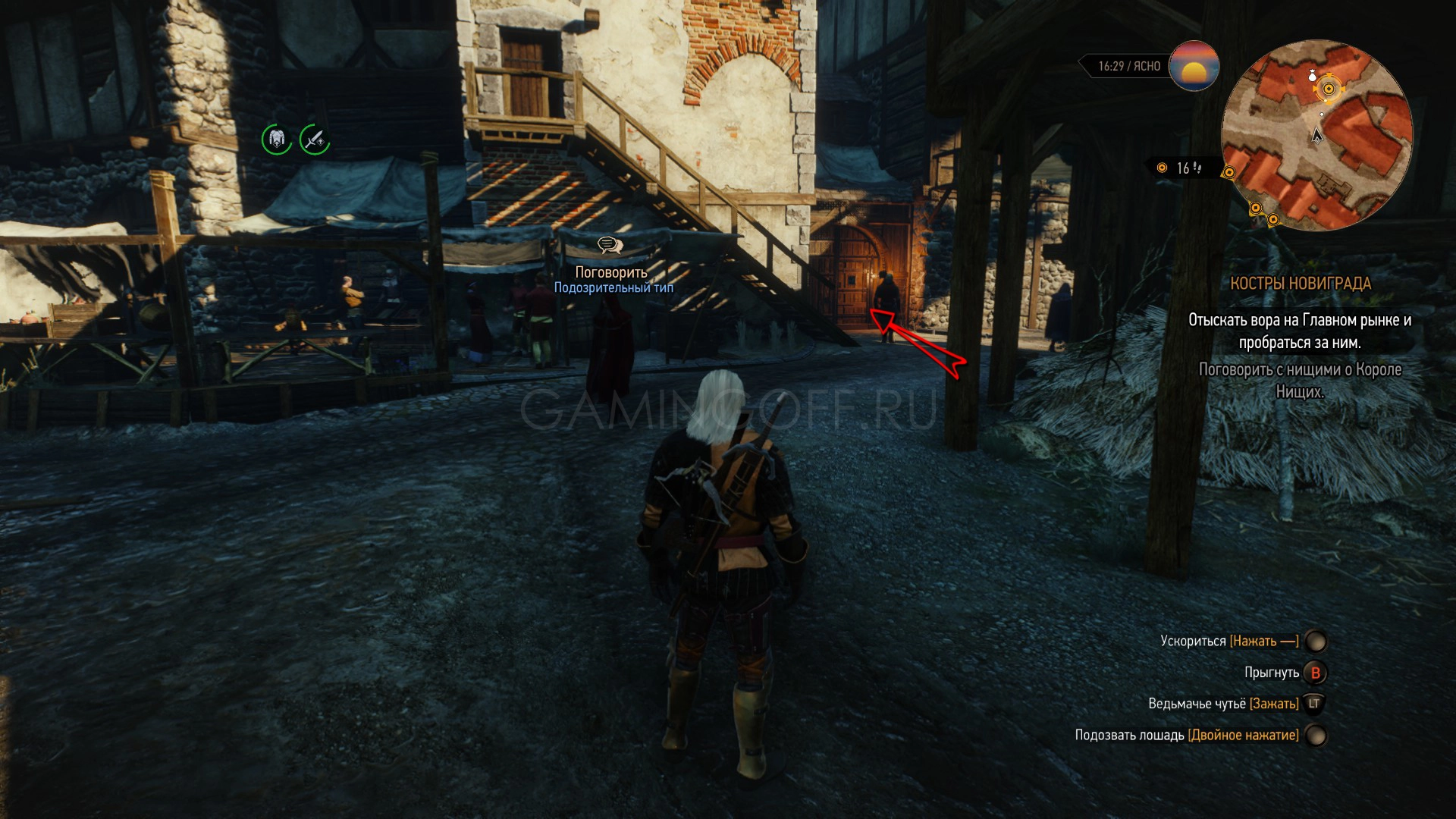Click the circular Novigrad minimap

pos(1316,135)
